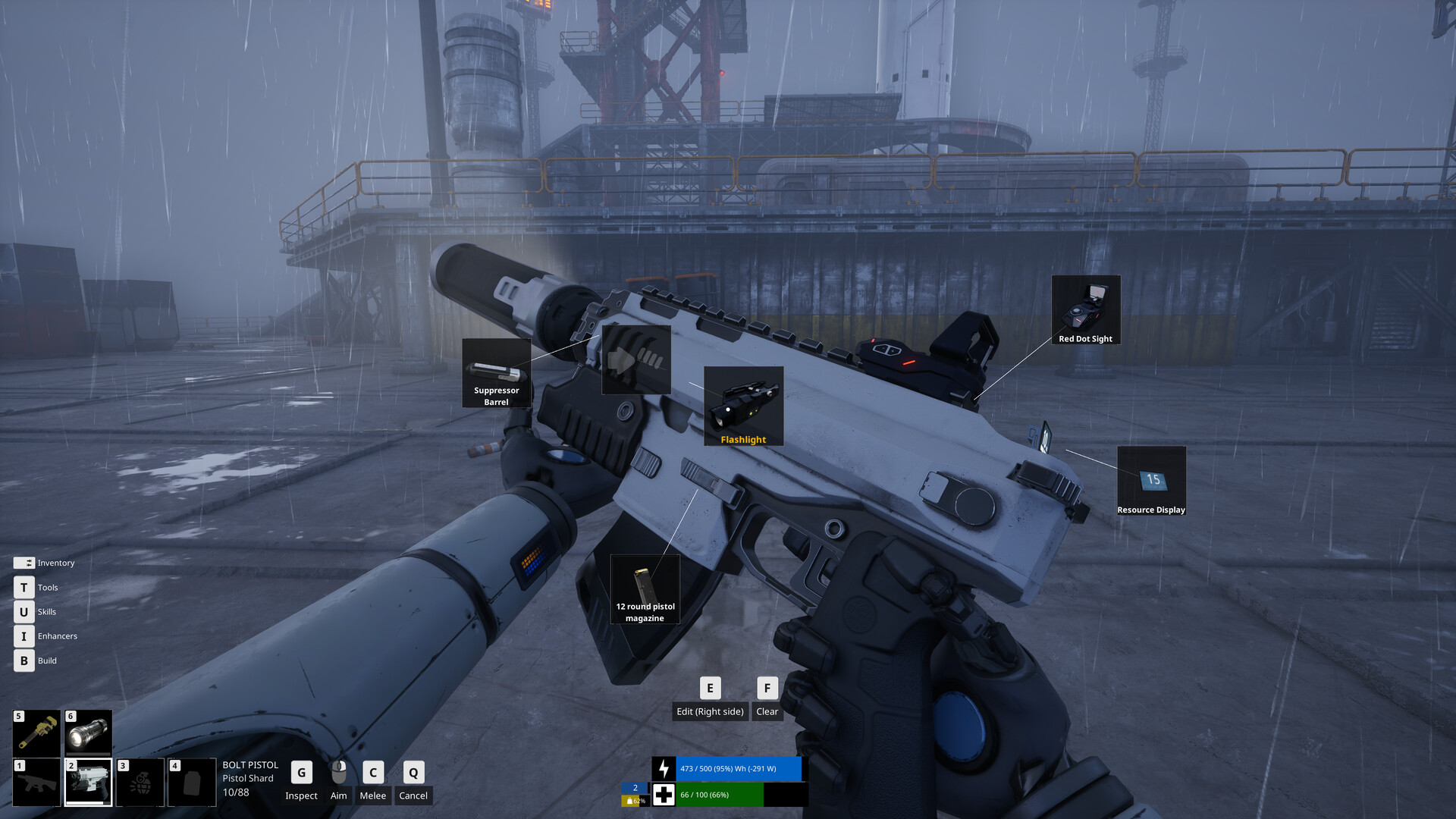Click the flashlight in hotbar slot 6
The image size is (1456, 819).
pyautogui.click(x=86, y=732)
